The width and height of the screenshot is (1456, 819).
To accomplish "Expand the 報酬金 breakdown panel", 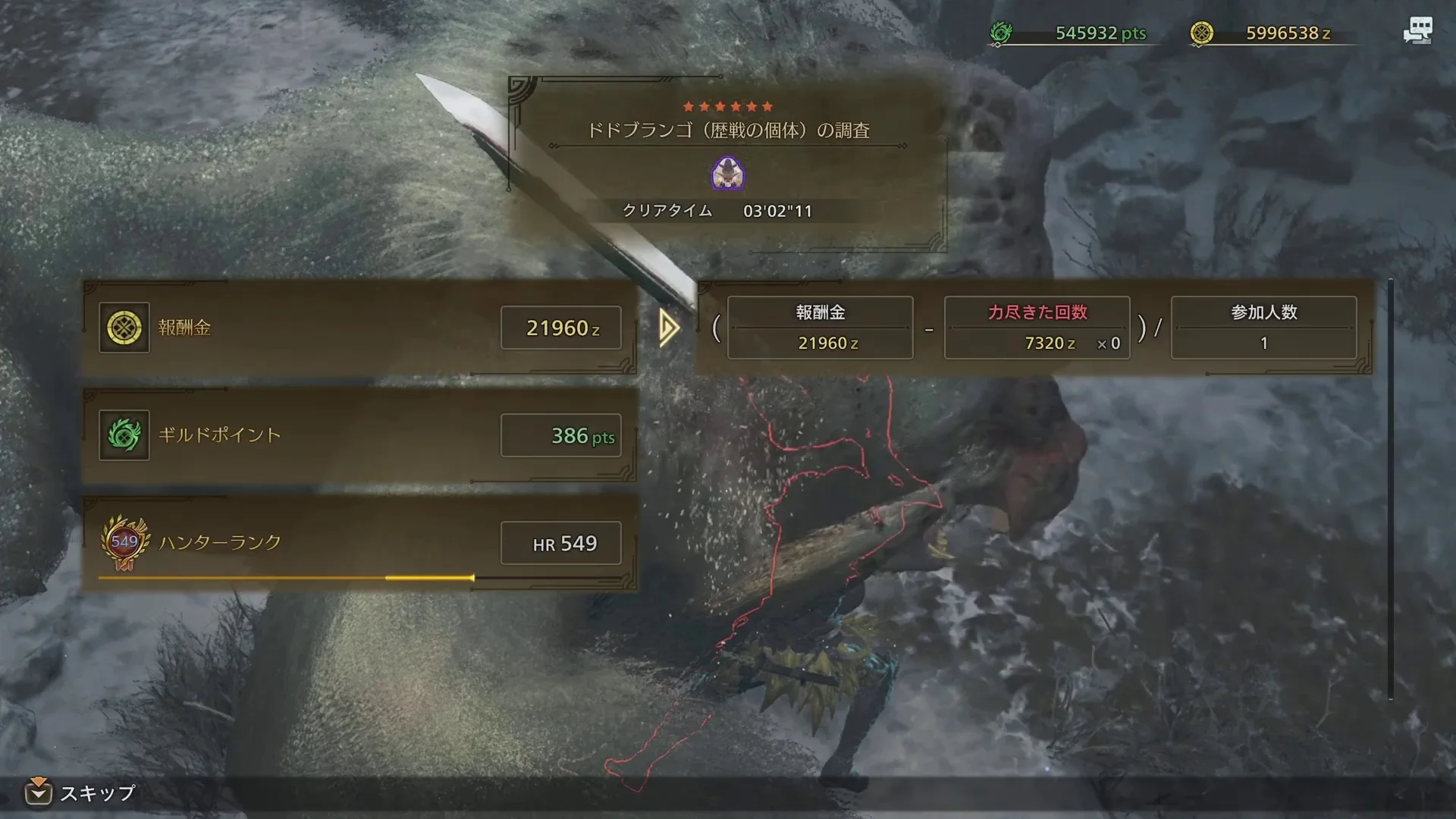I will [819, 326].
